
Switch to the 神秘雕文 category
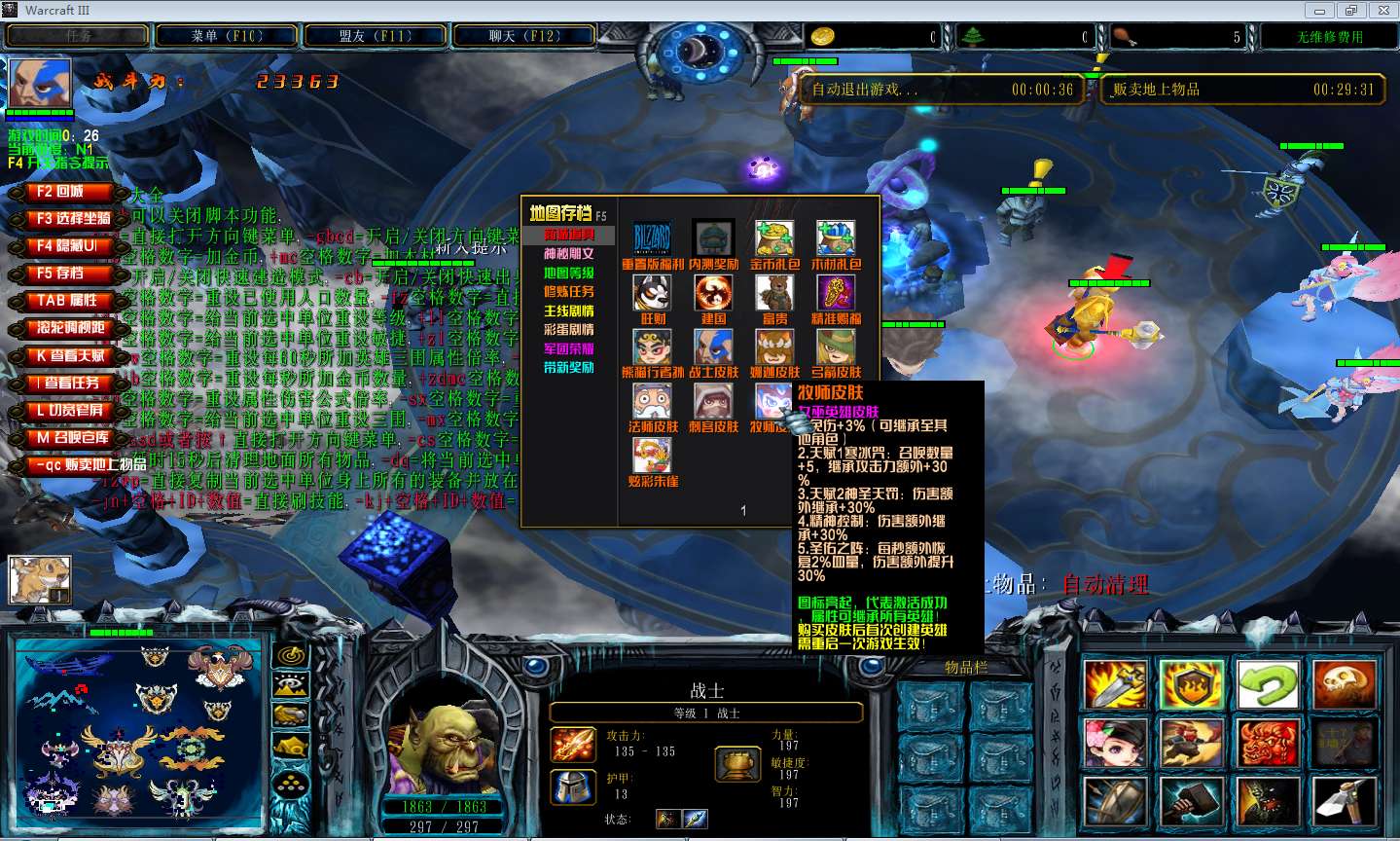point(568,254)
